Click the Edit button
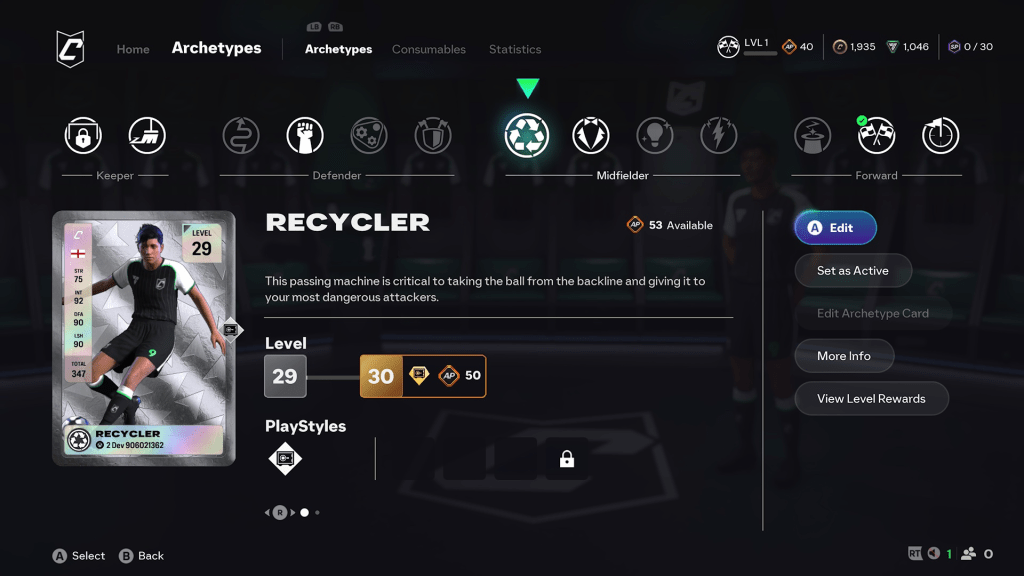1024x576 pixels. [835, 228]
